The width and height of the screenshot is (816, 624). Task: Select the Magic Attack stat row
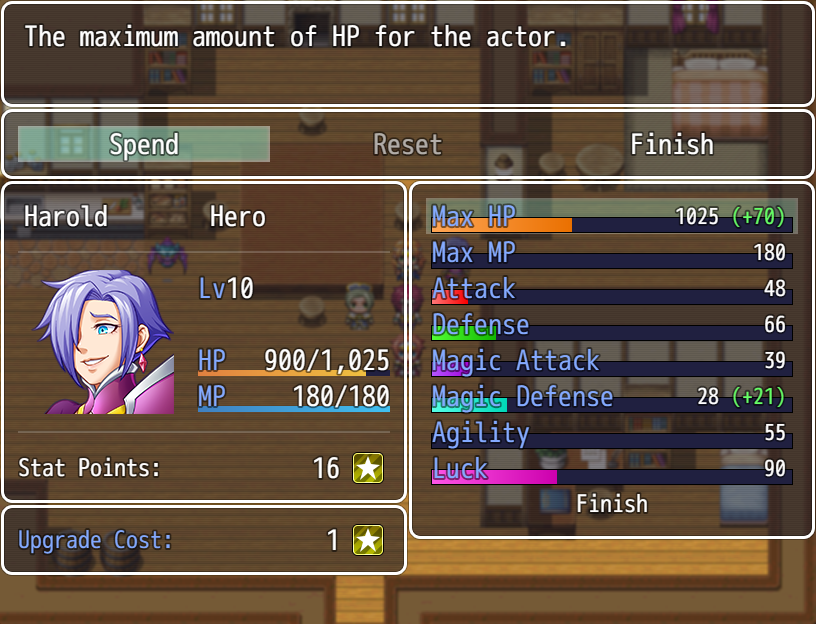[x=611, y=361]
